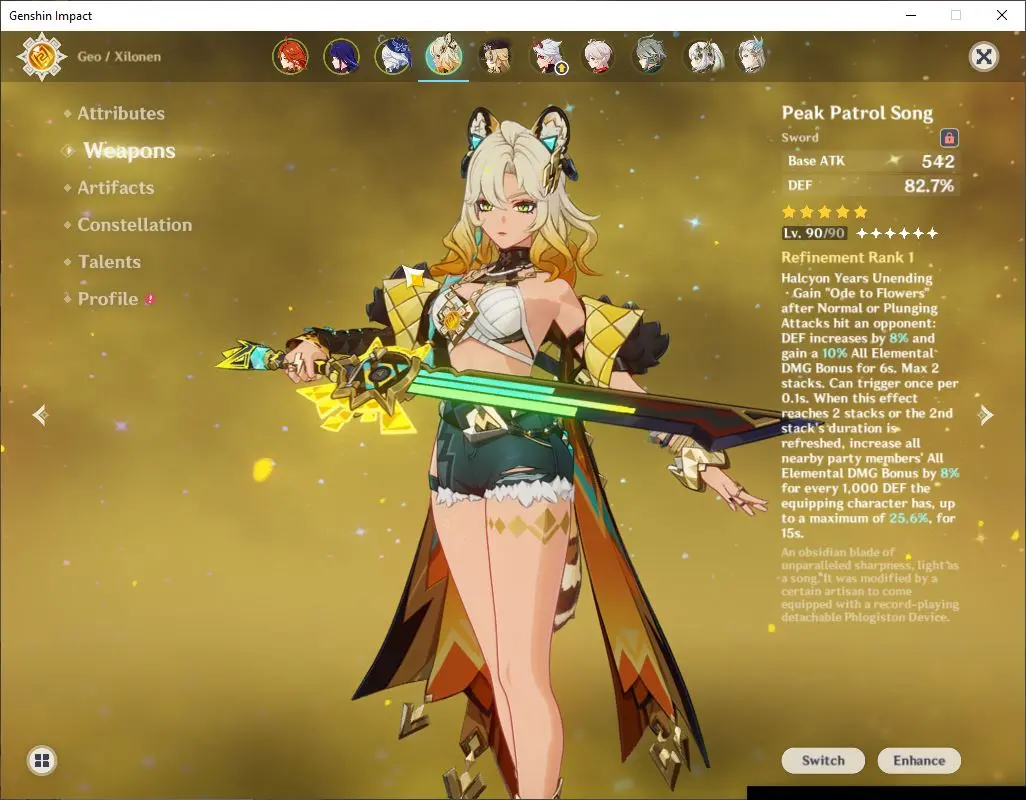The image size is (1026, 800).
Task: Select the horned portrait with upgrade arrow
Action: pos(547,57)
